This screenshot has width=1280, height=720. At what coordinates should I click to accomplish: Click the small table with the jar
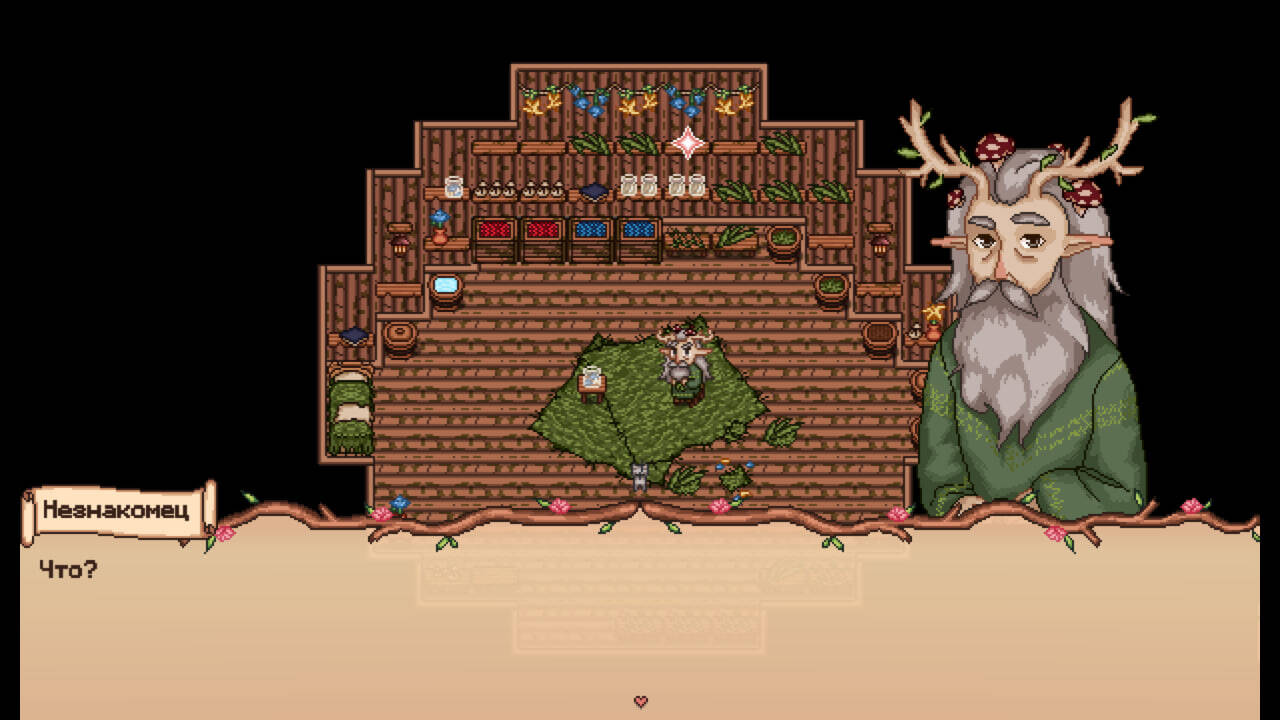591,382
